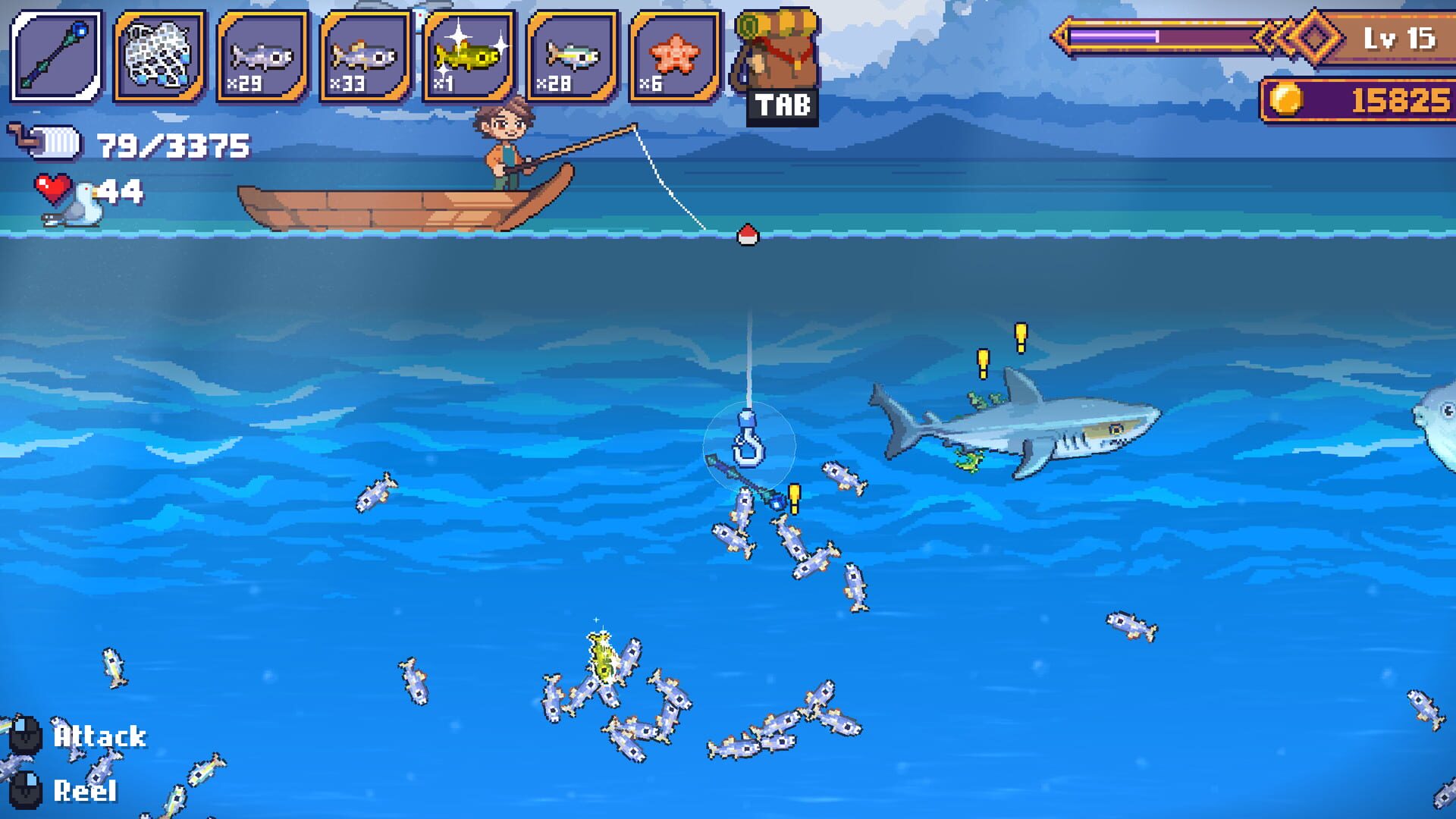Click the heart health indicator

click(x=52, y=188)
